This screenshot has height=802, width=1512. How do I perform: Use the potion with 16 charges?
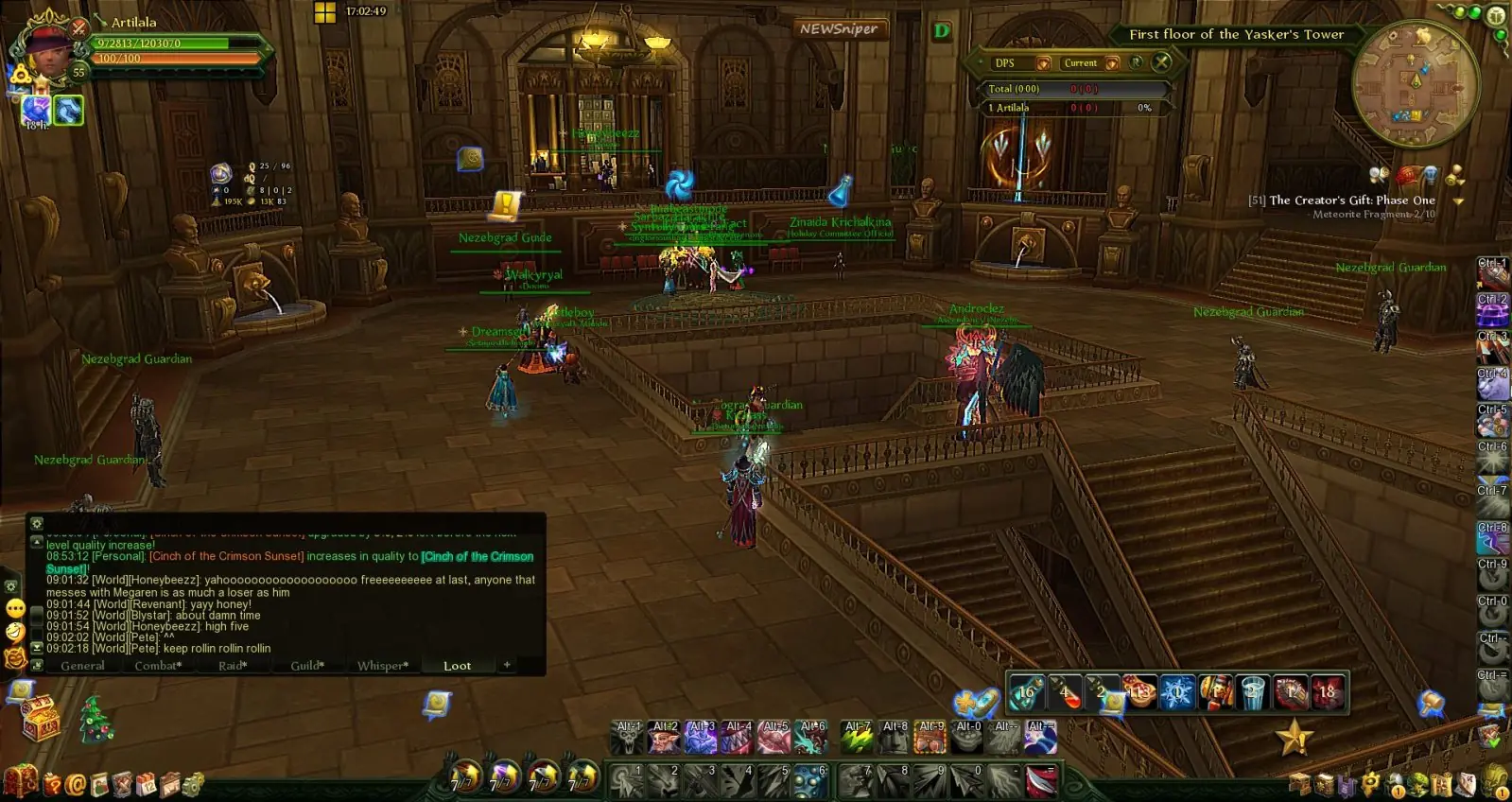click(1026, 692)
